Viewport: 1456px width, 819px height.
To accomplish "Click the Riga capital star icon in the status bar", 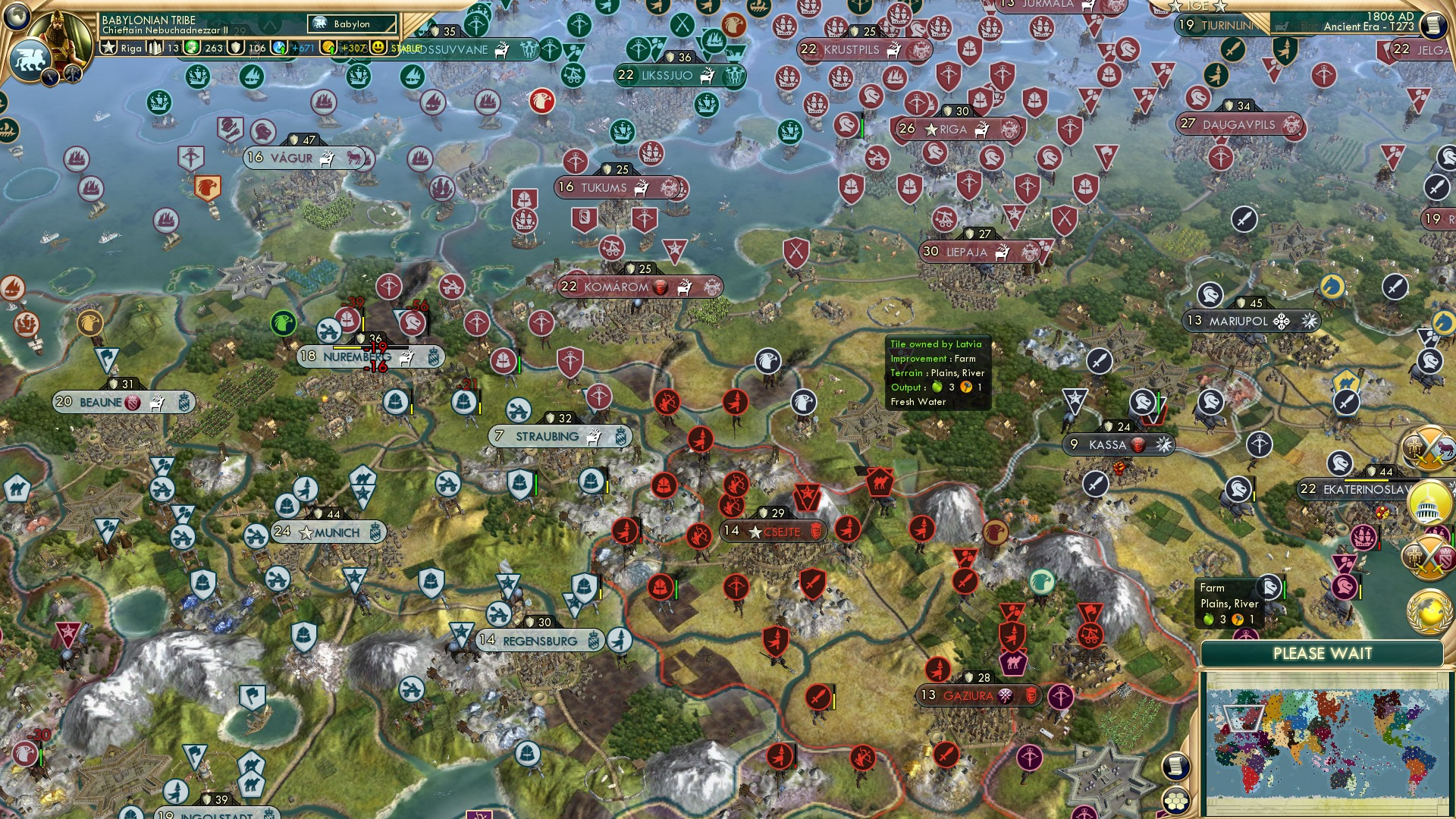I will [x=108, y=47].
